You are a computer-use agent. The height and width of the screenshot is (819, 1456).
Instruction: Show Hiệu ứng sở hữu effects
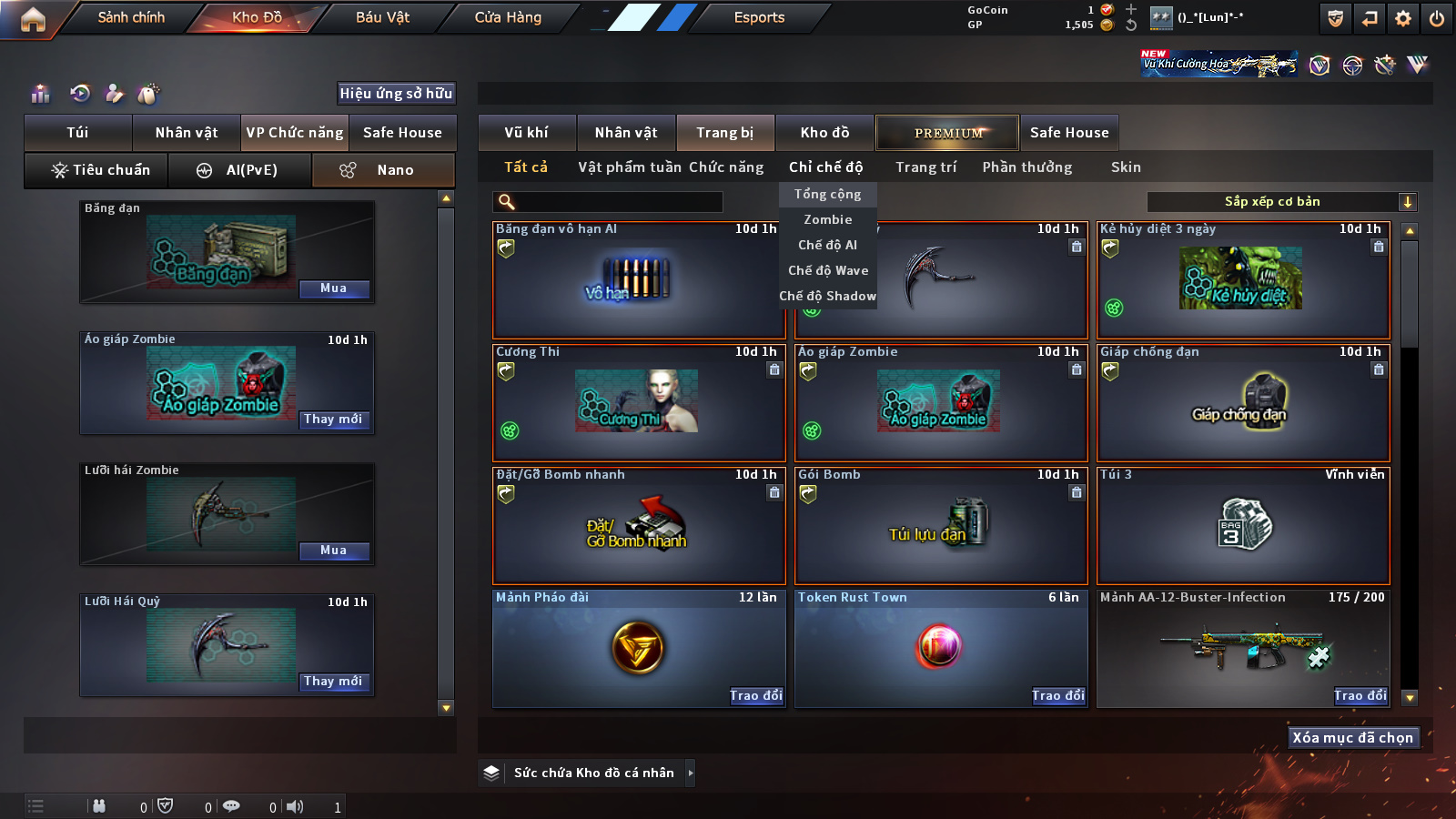pyautogui.click(x=396, y=93)
